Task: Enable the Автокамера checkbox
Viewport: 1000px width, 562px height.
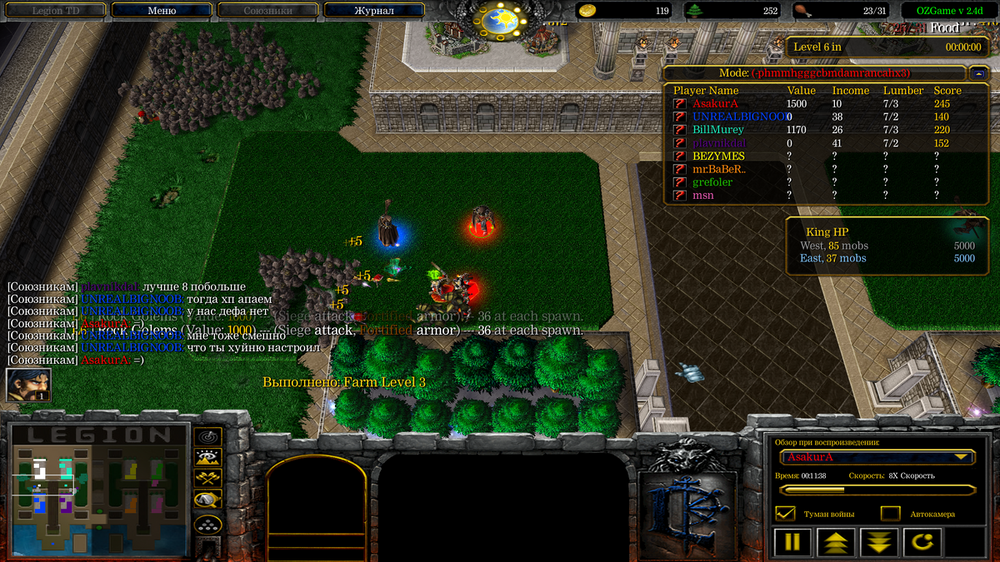Action: pos(890,513)
